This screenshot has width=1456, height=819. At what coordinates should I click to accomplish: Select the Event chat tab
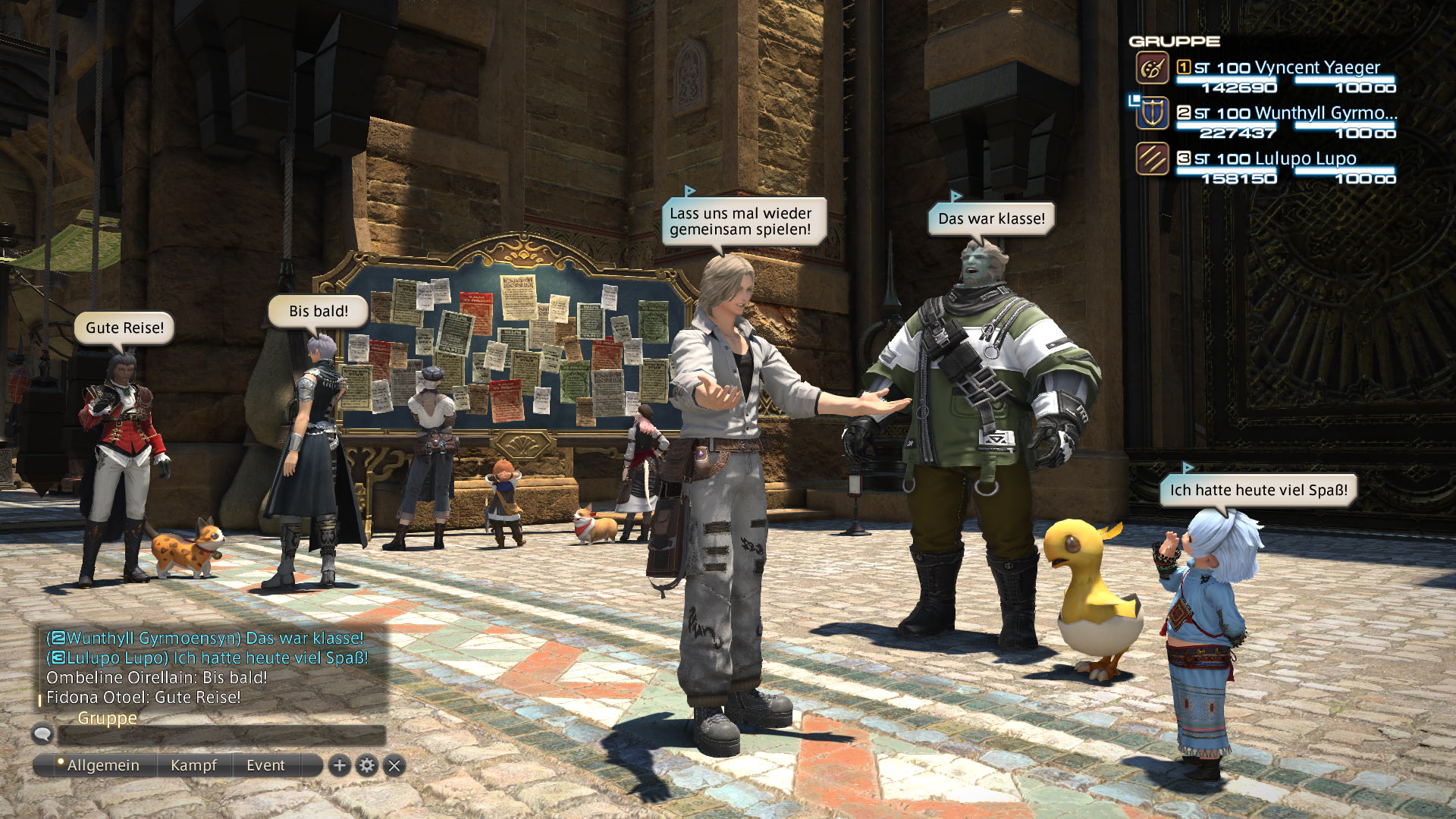(x=265, y=766)
